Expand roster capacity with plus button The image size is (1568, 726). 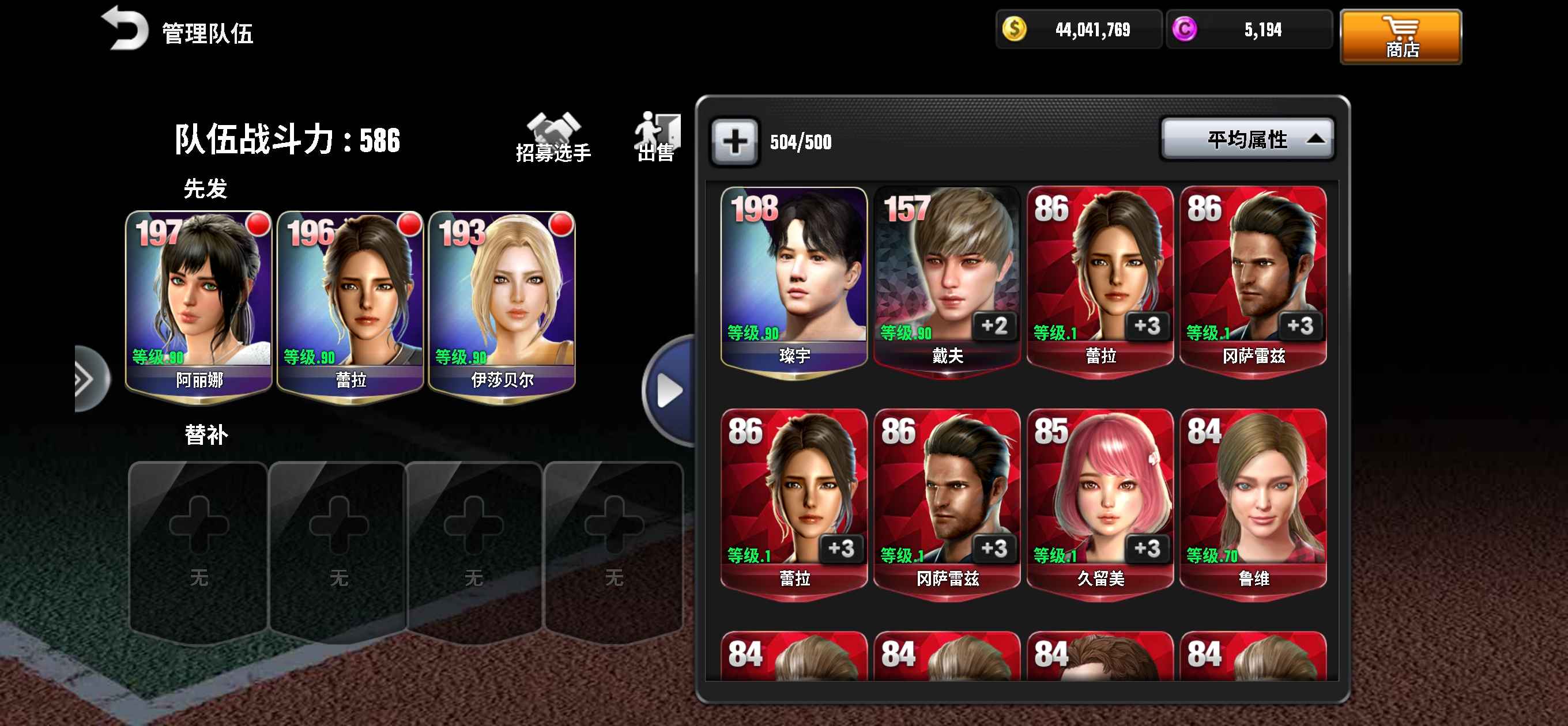[x=734, y=142]
